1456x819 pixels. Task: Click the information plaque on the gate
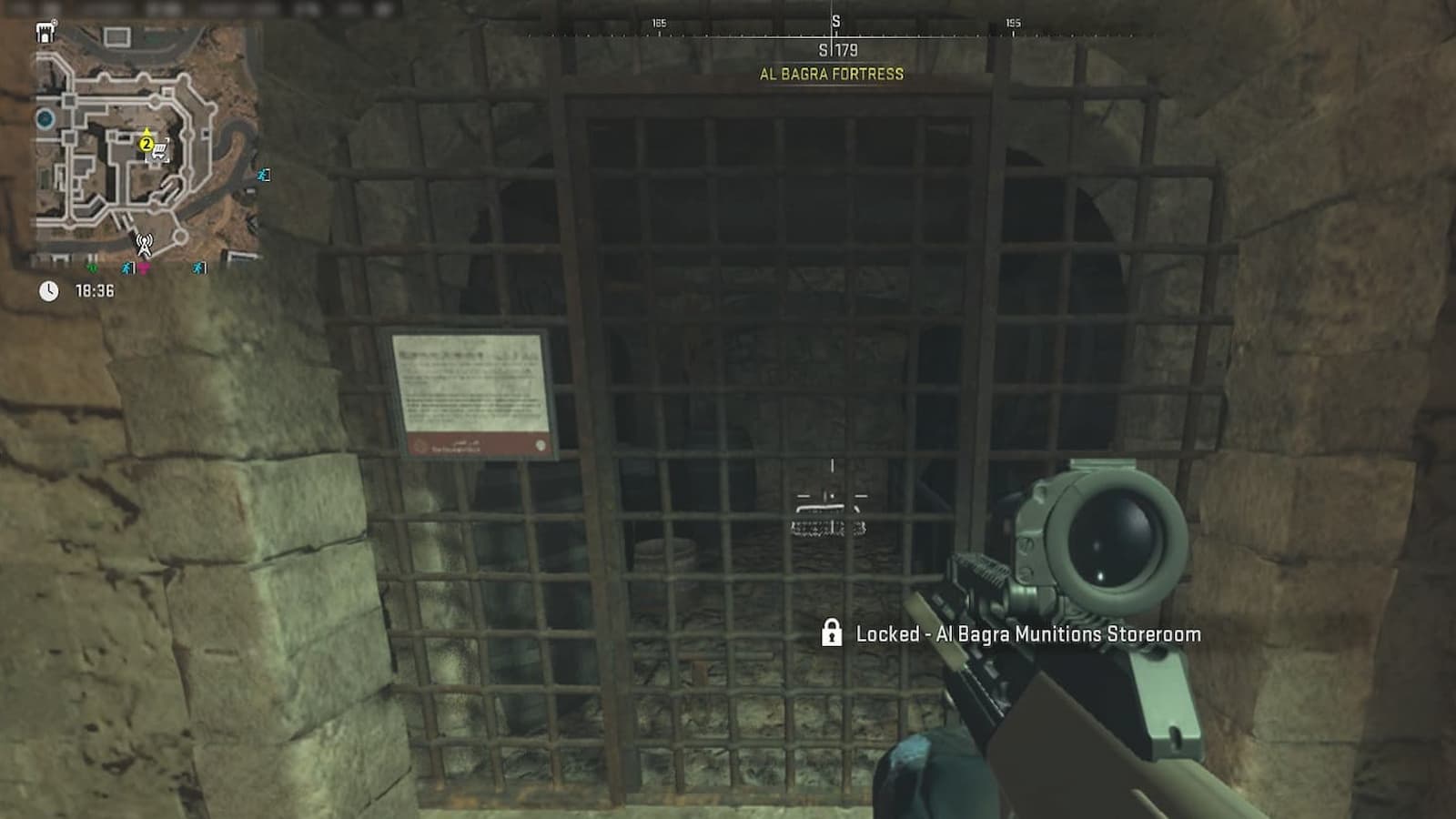[x=476, y=393]
